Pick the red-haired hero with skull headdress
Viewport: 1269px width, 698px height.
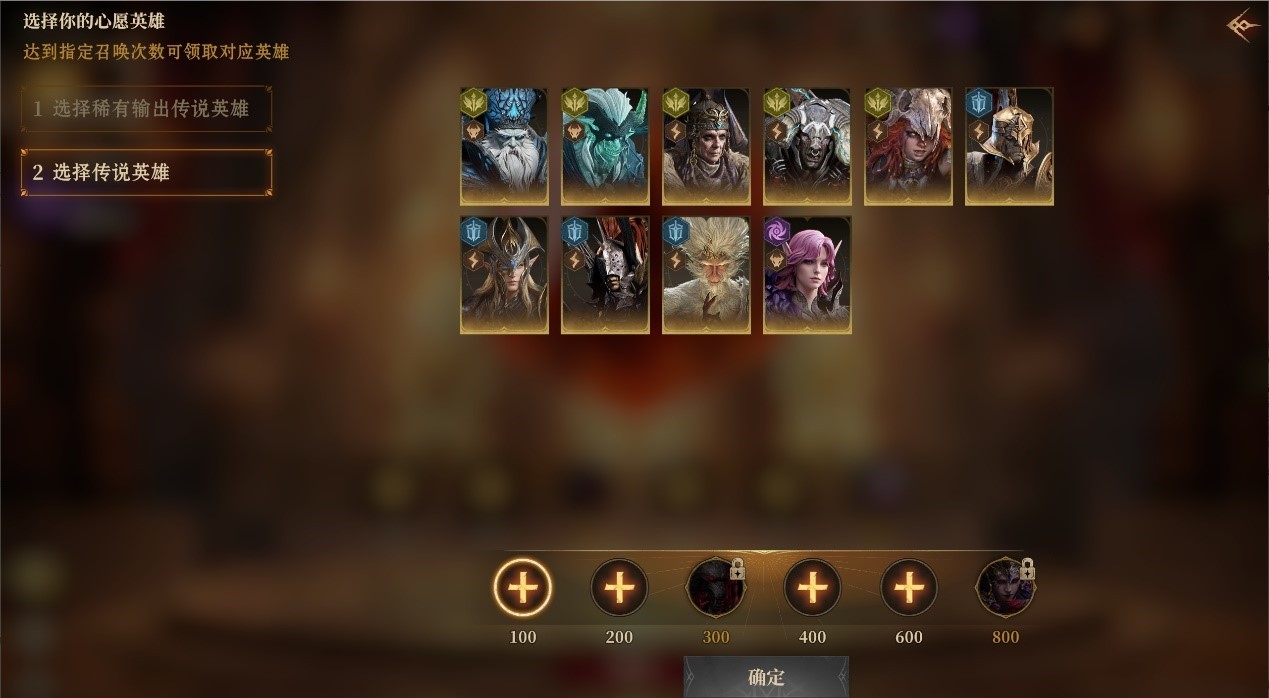pos(908,146)
